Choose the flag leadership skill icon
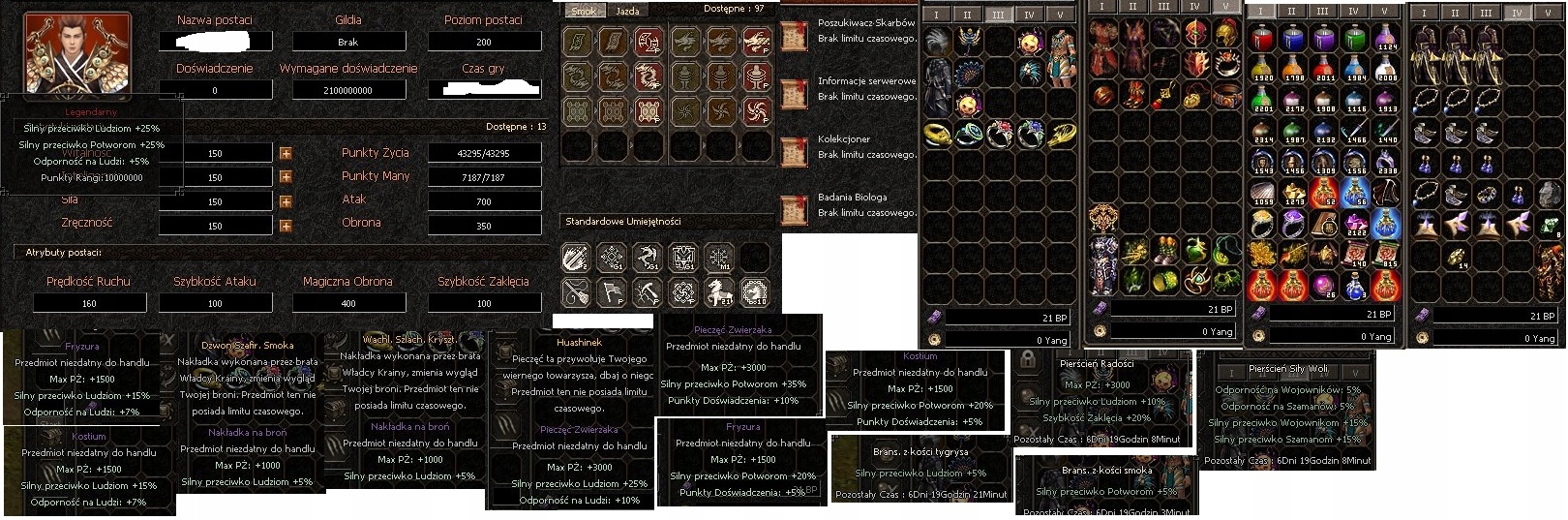Image resolution: width=1568 pixels, height=520 pixels. click(612, 291)
